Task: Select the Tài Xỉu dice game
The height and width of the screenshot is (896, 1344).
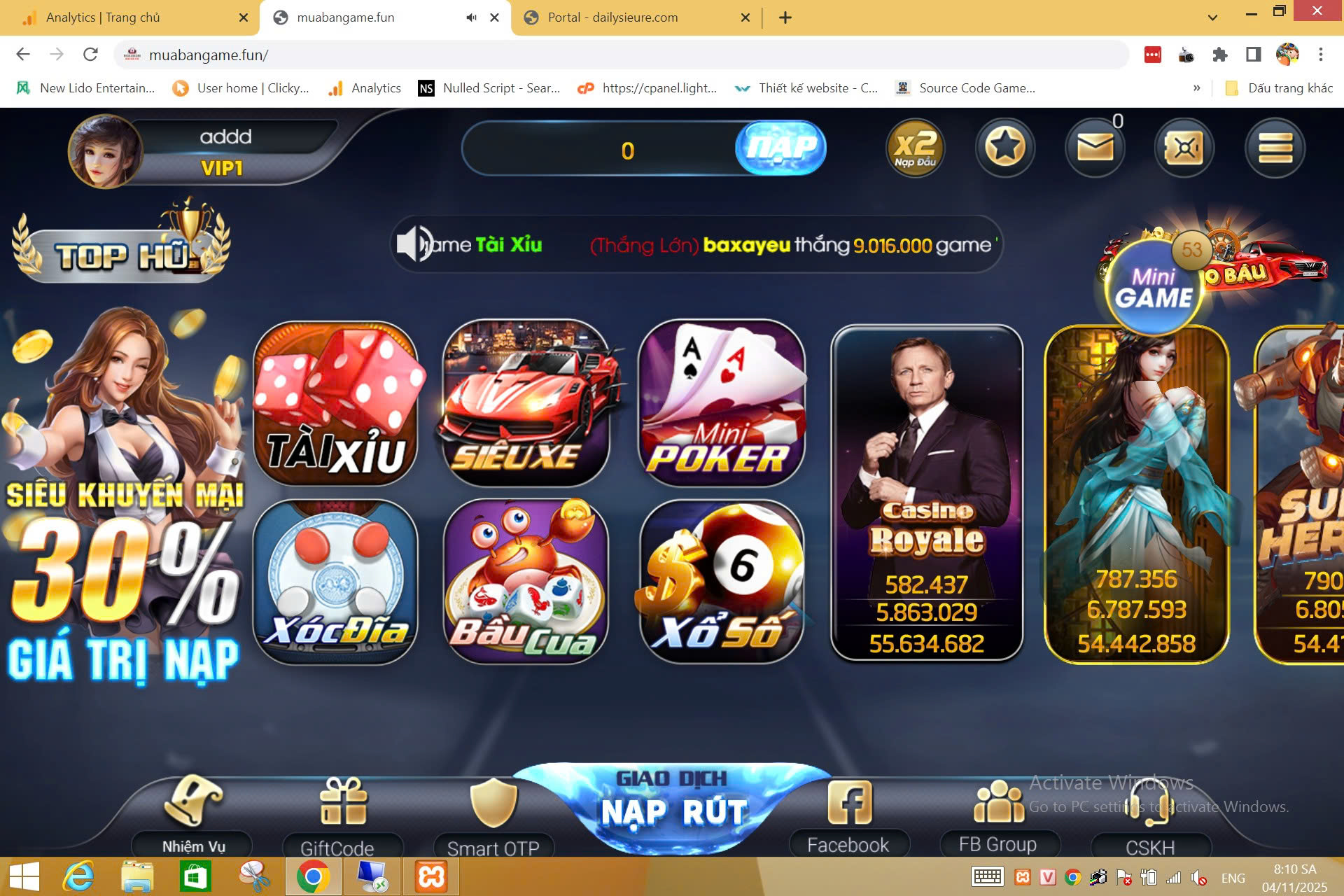Action: 337,405
